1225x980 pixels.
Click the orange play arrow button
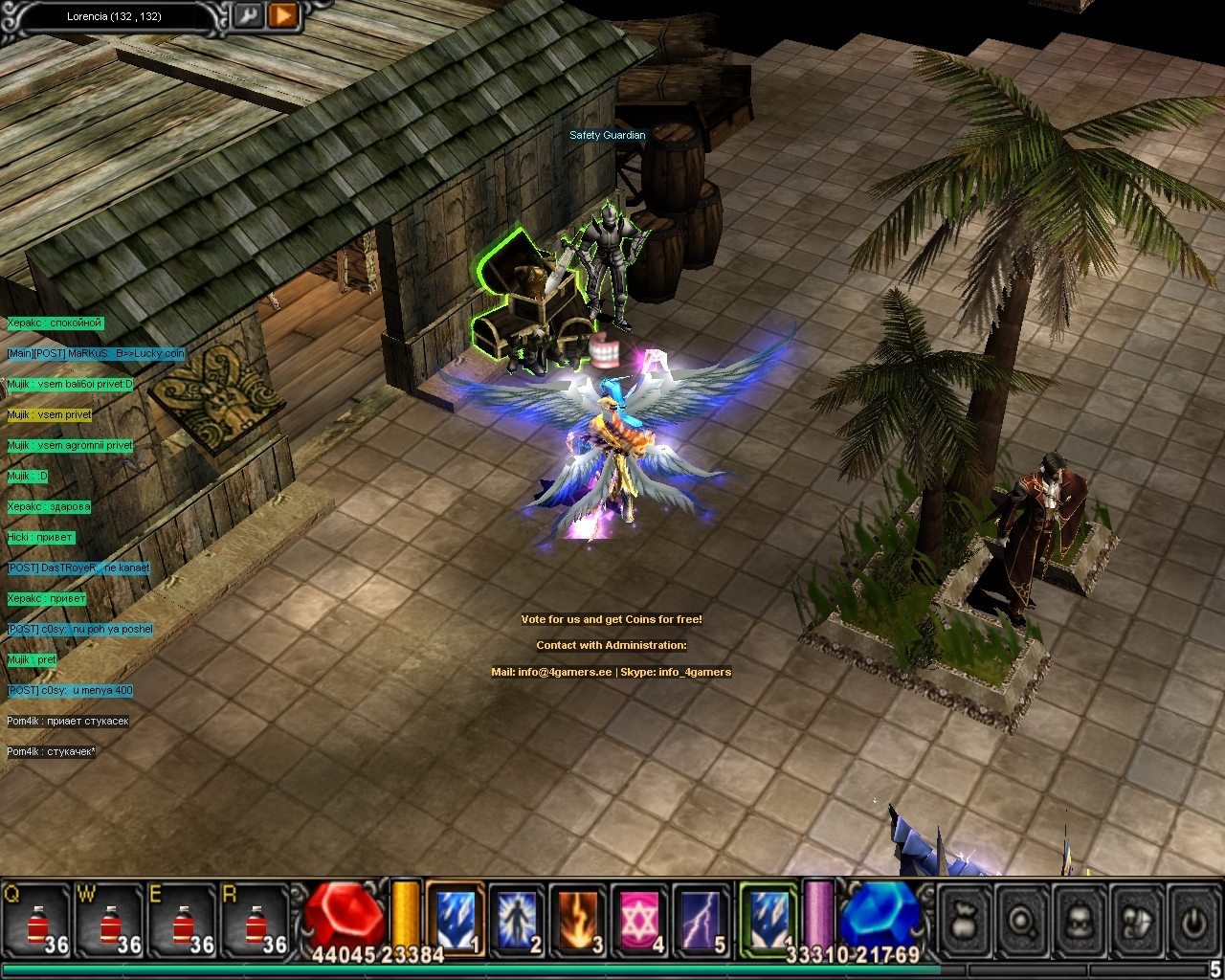tap(283, 15)
